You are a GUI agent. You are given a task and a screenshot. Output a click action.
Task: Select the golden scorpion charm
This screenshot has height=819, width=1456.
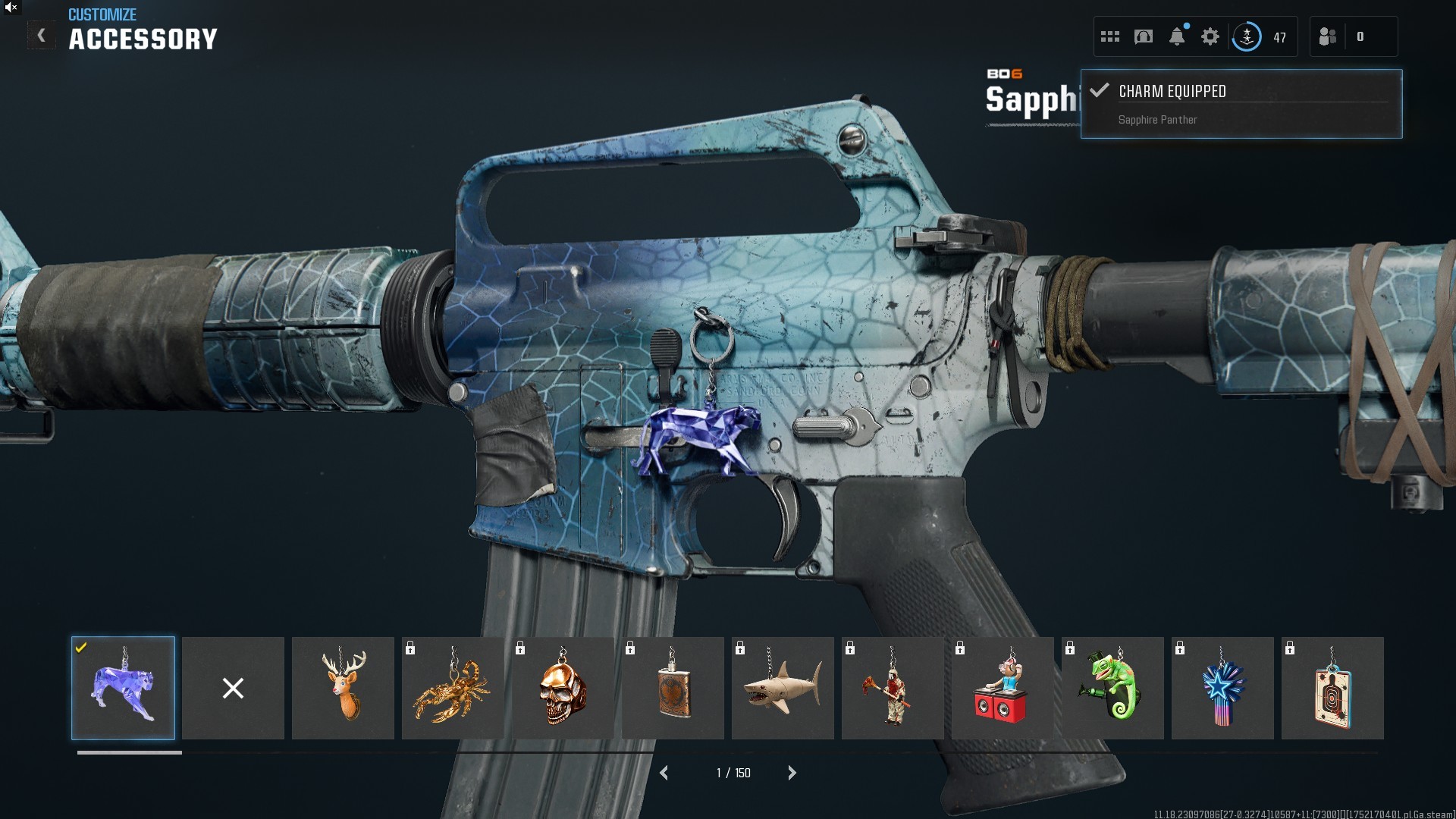coord(453,688)
